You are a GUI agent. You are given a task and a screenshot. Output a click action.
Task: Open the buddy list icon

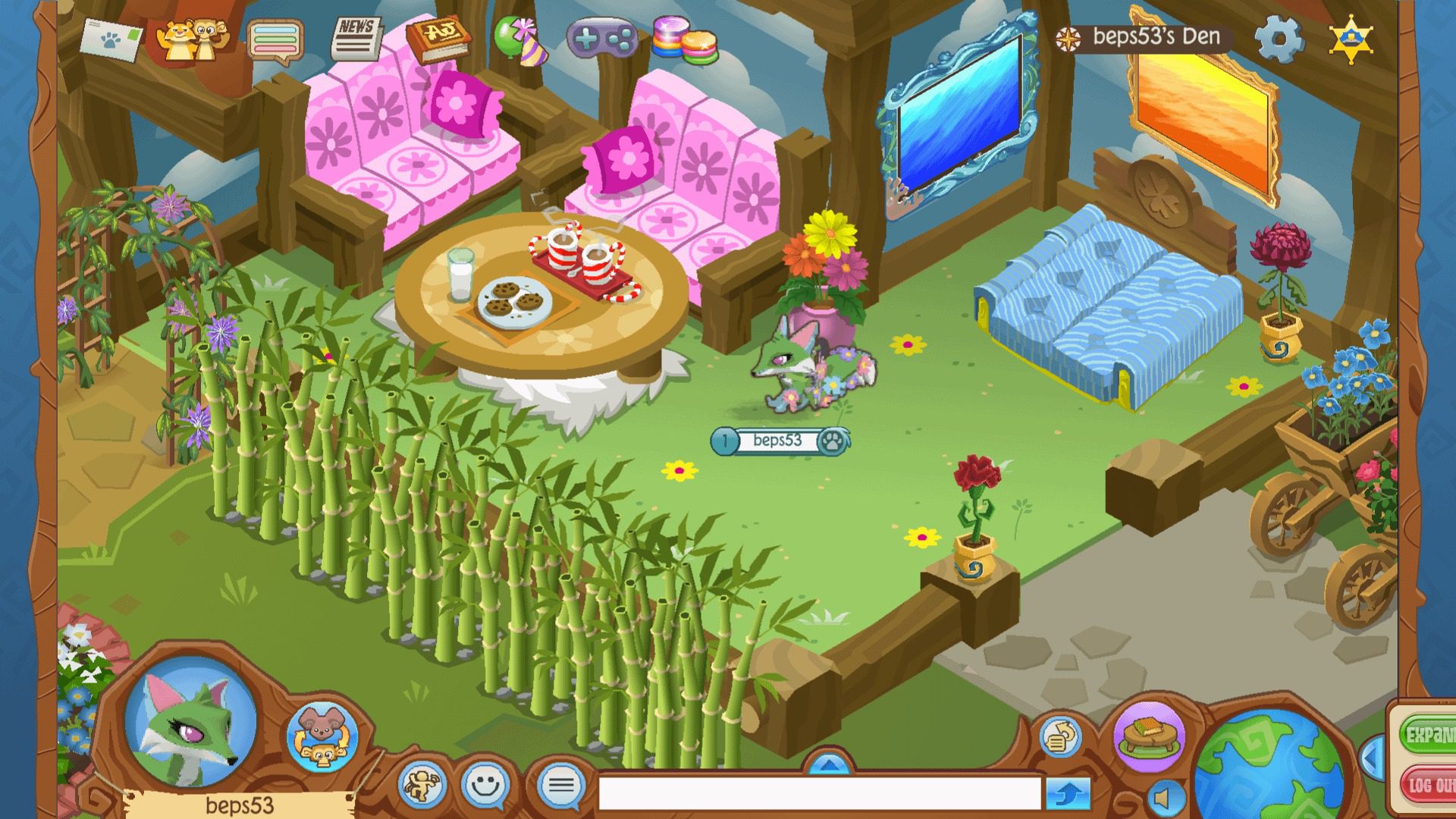(x=191, y=38)
